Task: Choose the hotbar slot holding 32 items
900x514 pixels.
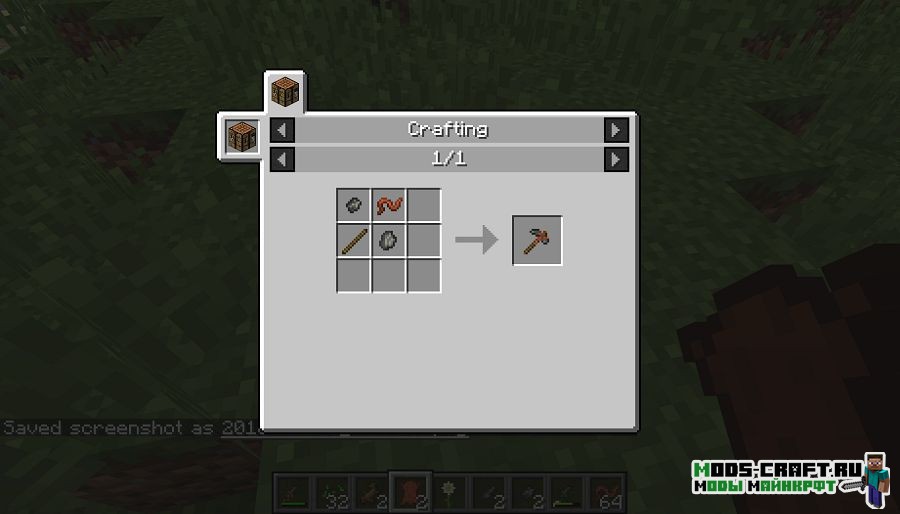Action: [x=332, y=491]
